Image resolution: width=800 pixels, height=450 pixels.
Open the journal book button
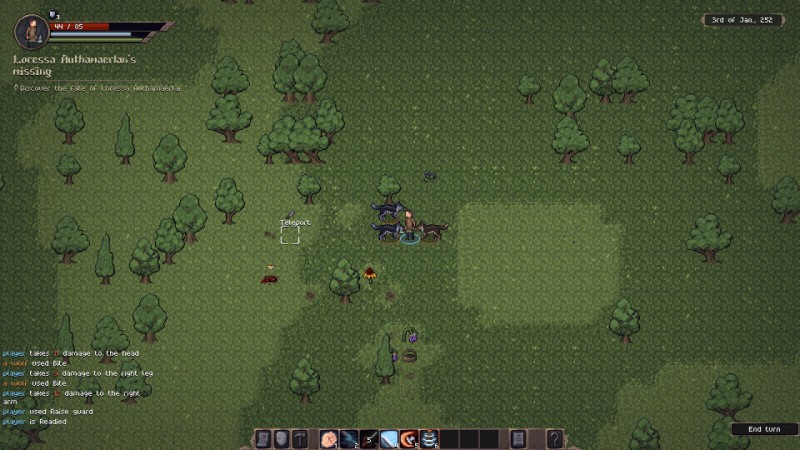[x=518, y=438]
